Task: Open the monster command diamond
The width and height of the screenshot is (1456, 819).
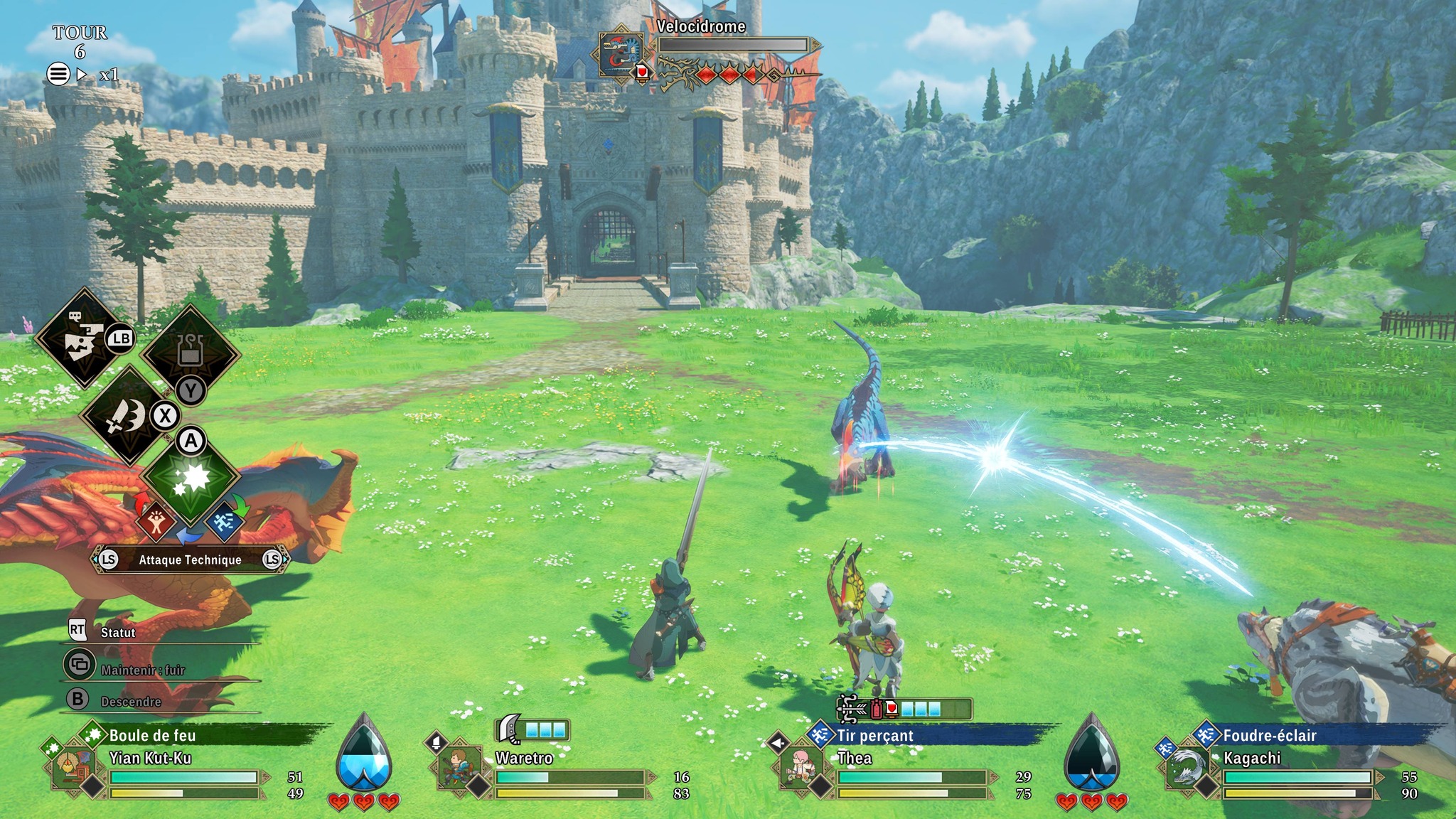Action: click(x=82, y=339)
